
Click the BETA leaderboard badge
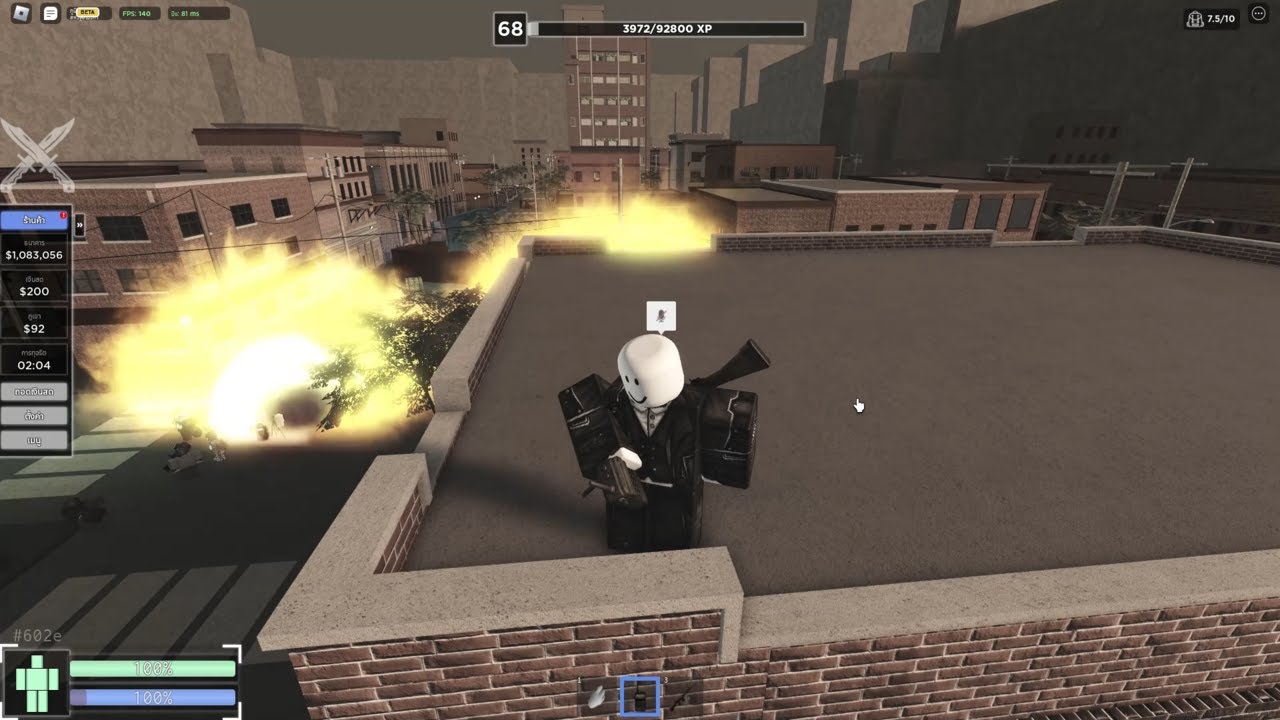pos(85,13)
